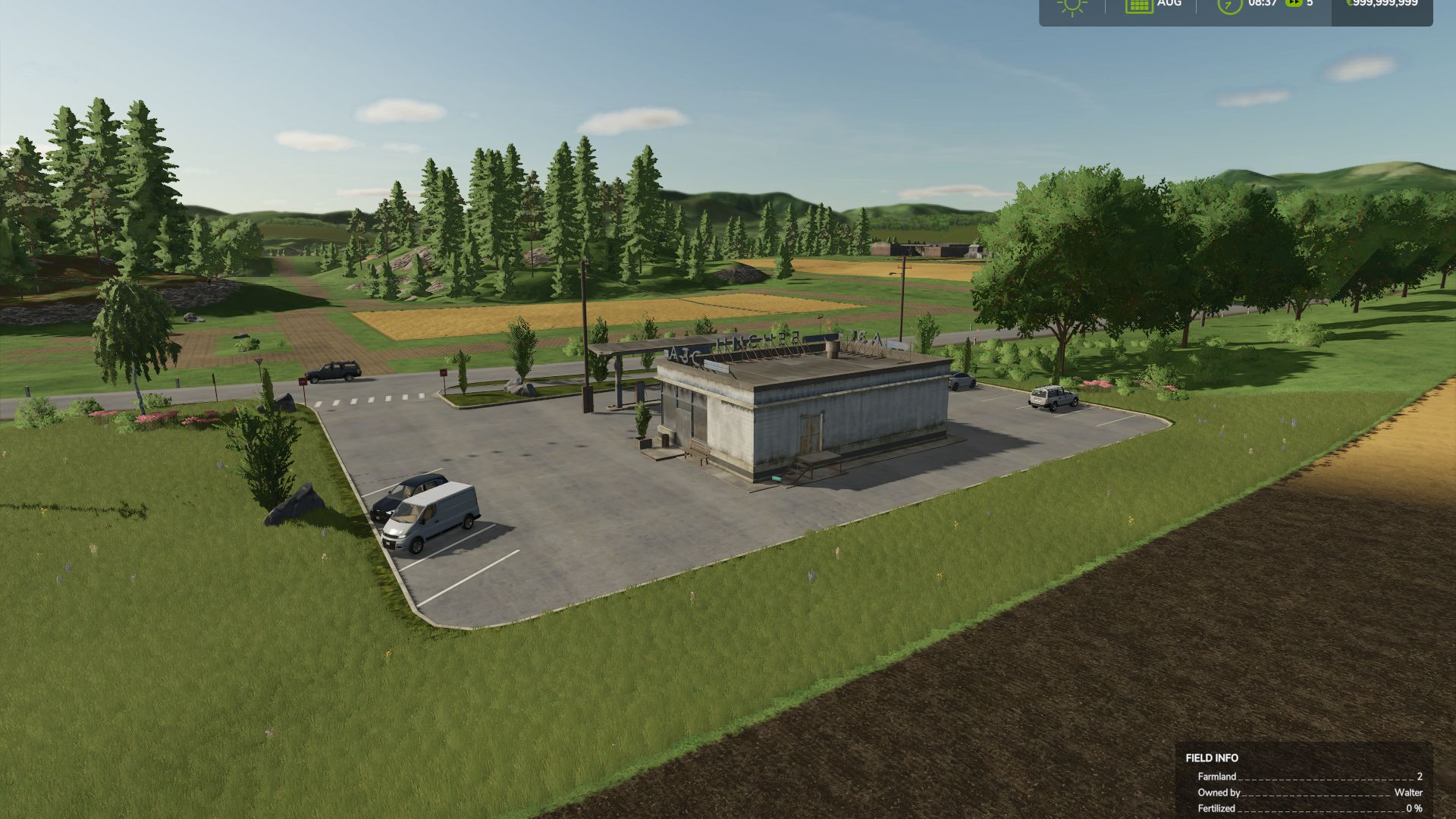
Task: Click the FIELD INFO panel header
Action: click(1211, 758)
